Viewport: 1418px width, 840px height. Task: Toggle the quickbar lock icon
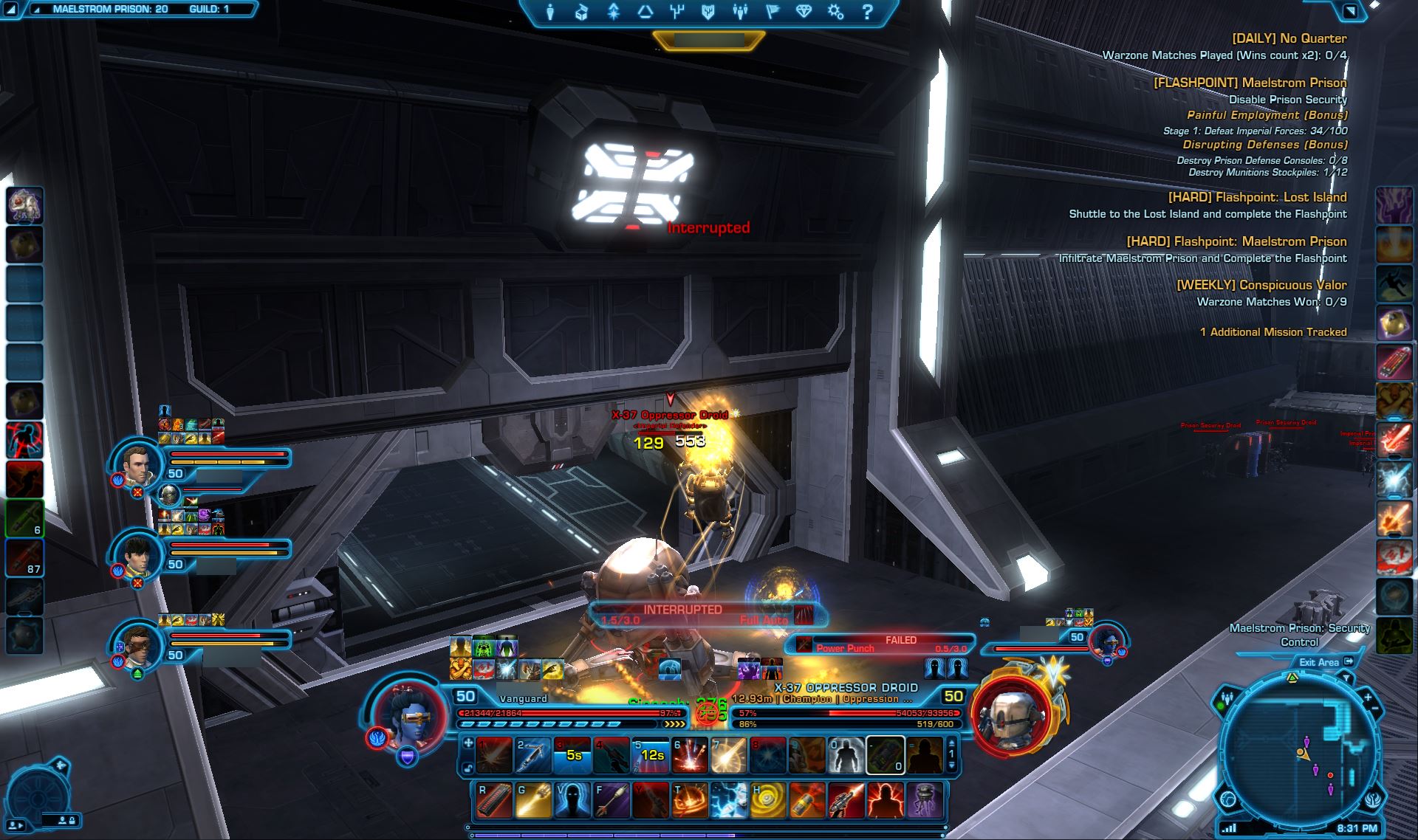click(468, 768)
